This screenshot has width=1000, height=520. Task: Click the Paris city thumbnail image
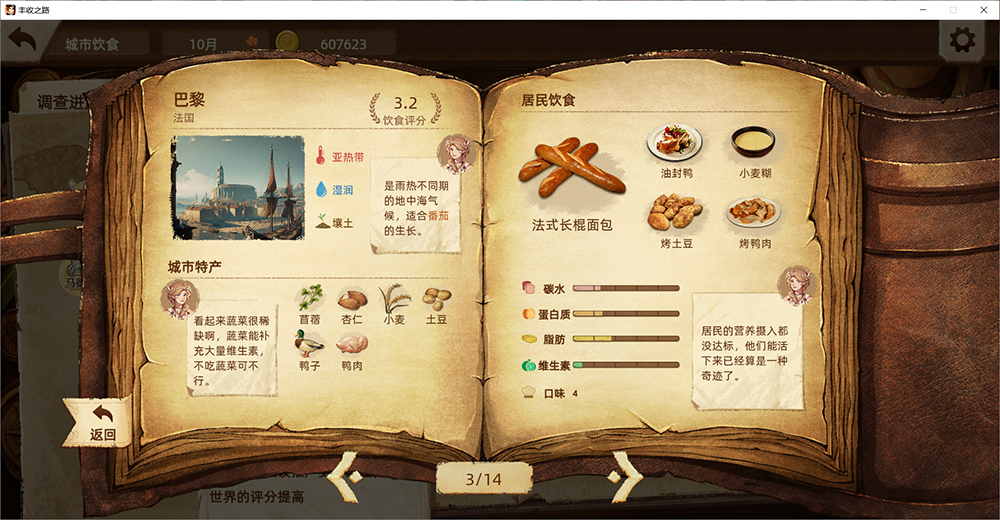[x=238, y=187]
